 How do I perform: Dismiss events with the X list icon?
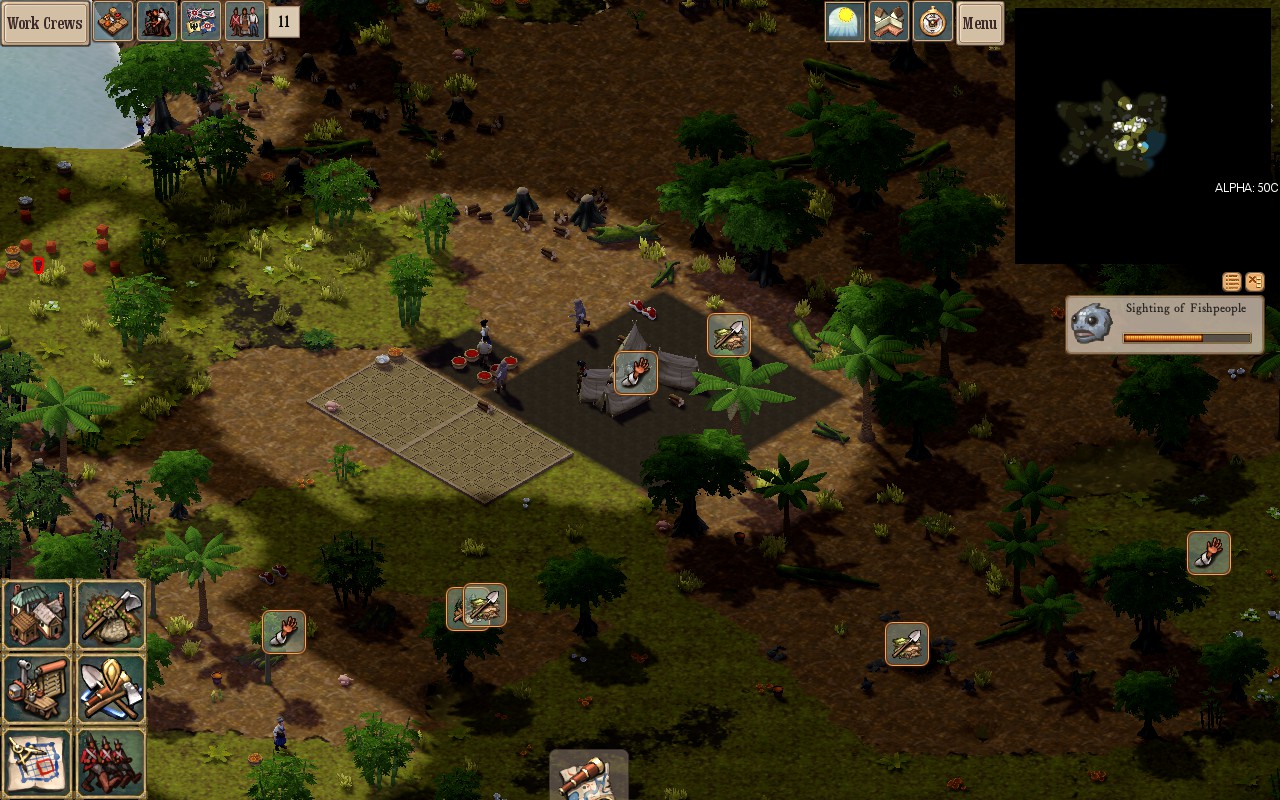(x=1255, y=282)
